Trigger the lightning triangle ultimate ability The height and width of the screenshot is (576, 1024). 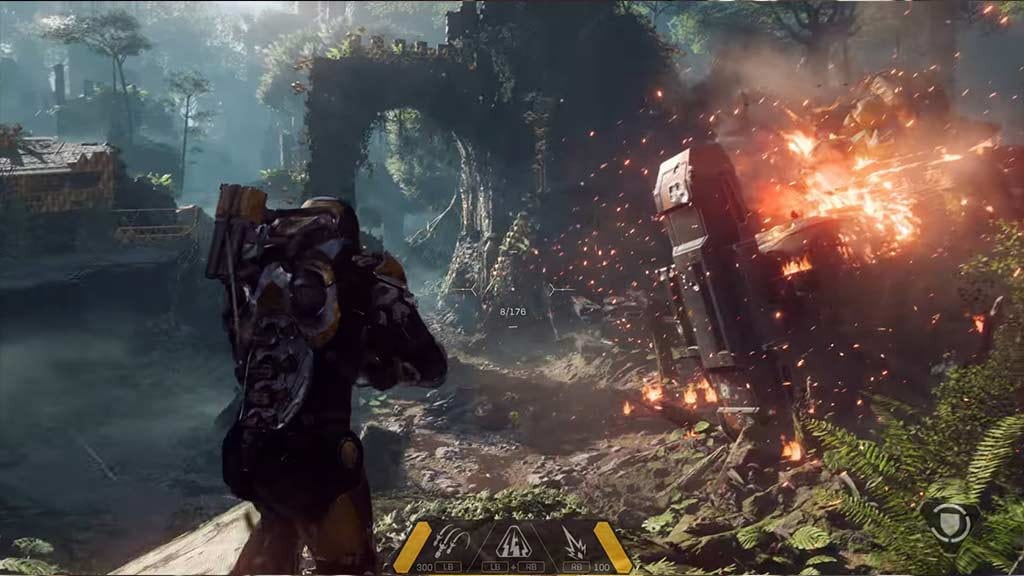512,540
